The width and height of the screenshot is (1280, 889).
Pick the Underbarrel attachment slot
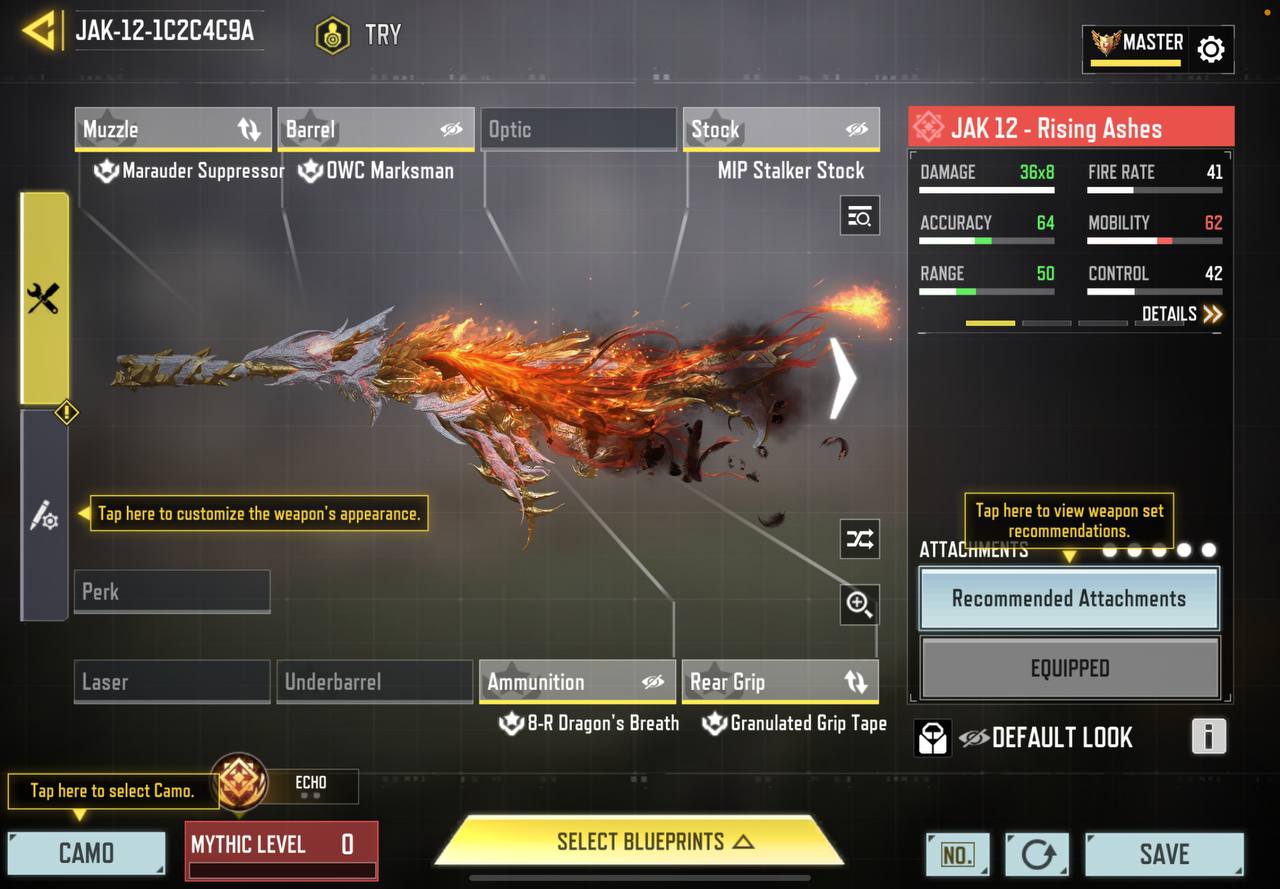(374, 682)
